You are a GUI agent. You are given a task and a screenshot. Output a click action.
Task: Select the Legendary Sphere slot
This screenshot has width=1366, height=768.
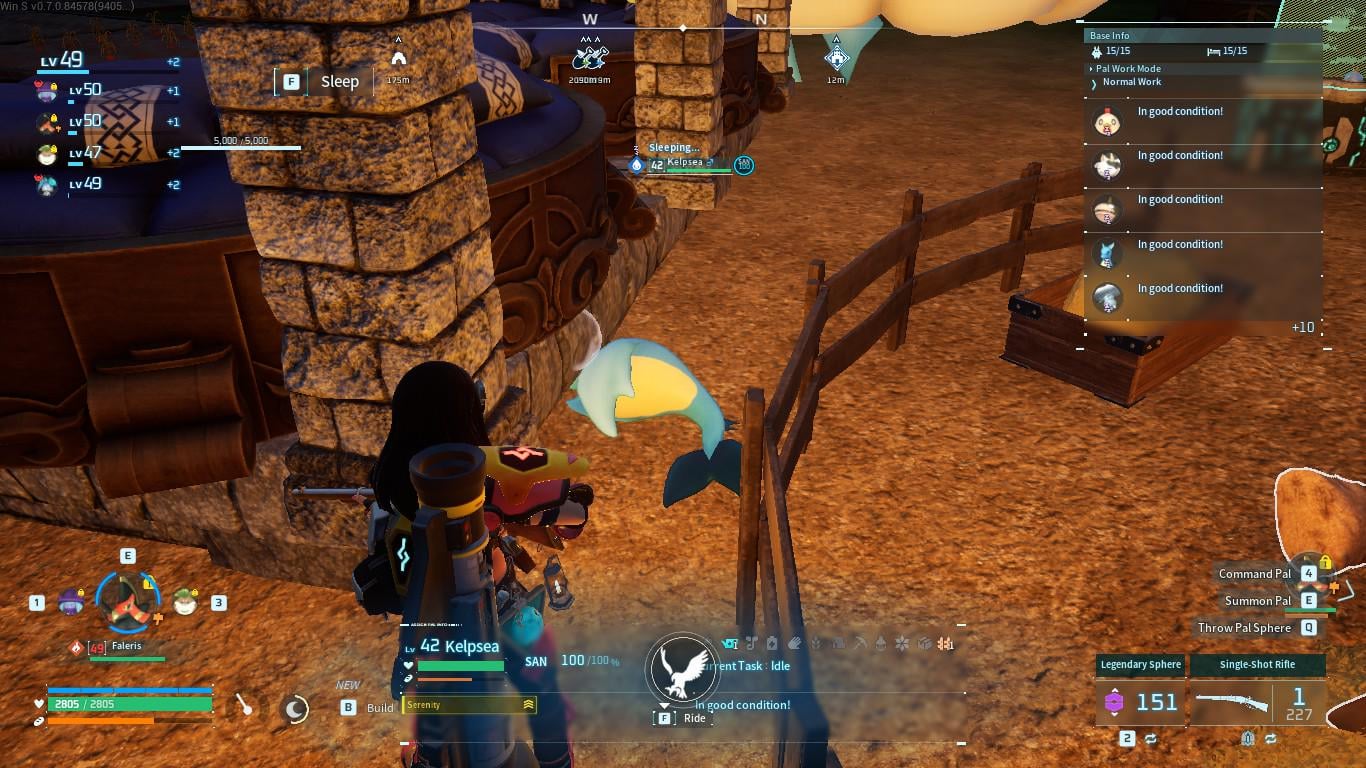click(x=1140, y=700)
